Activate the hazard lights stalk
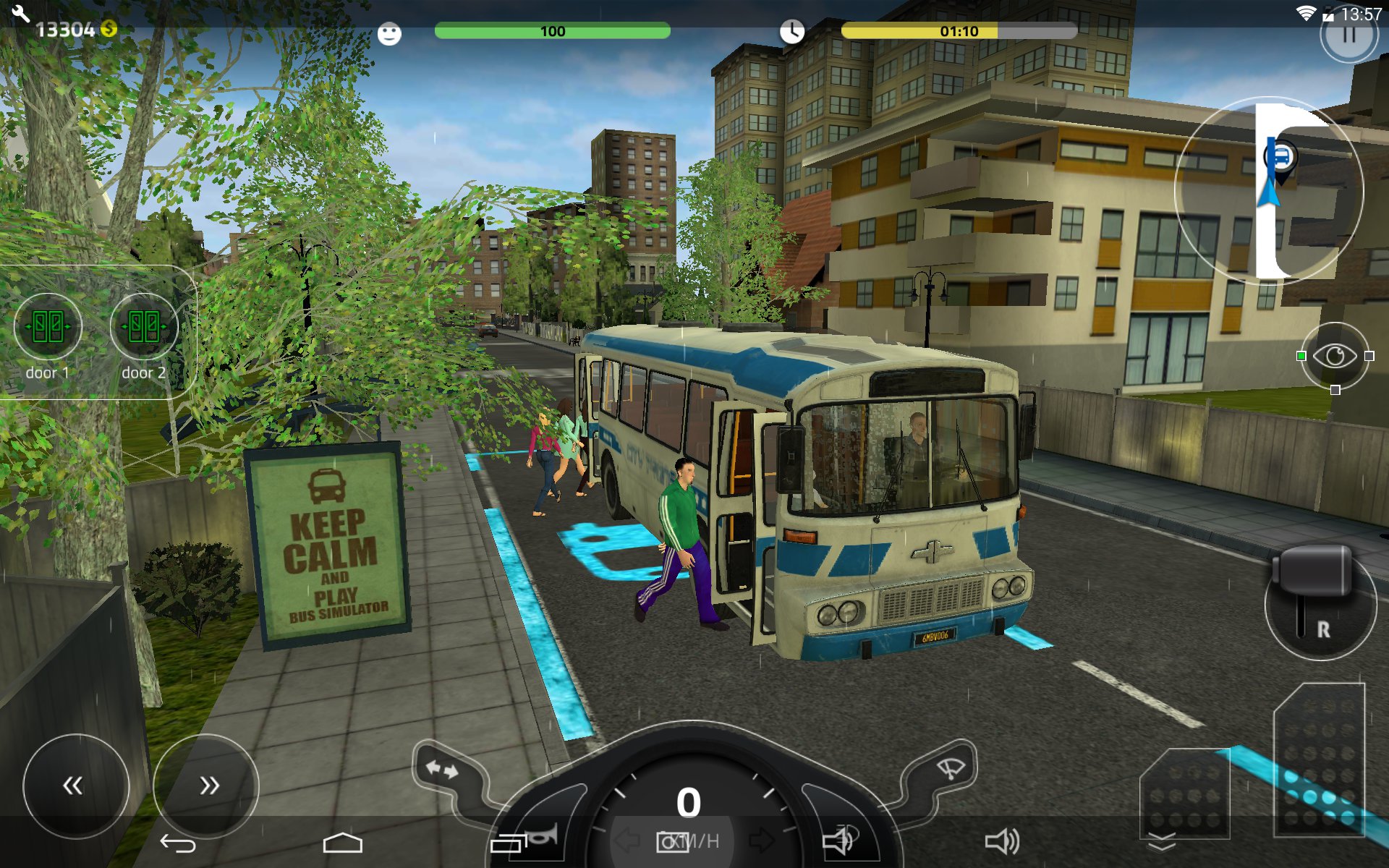The width and height of the screenshot is (1389, 868). click(x=443, y=770)
